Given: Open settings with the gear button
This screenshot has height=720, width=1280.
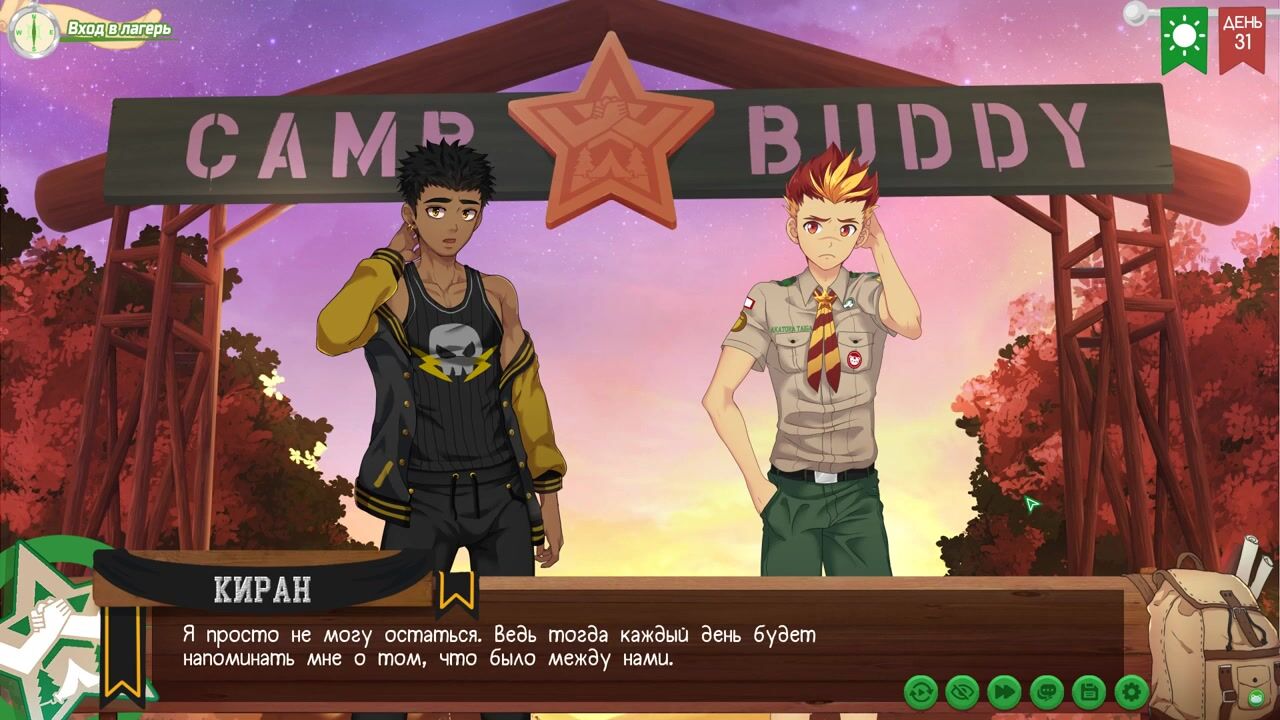Looking at the screenshot, I should click(x=1131, y=691).
